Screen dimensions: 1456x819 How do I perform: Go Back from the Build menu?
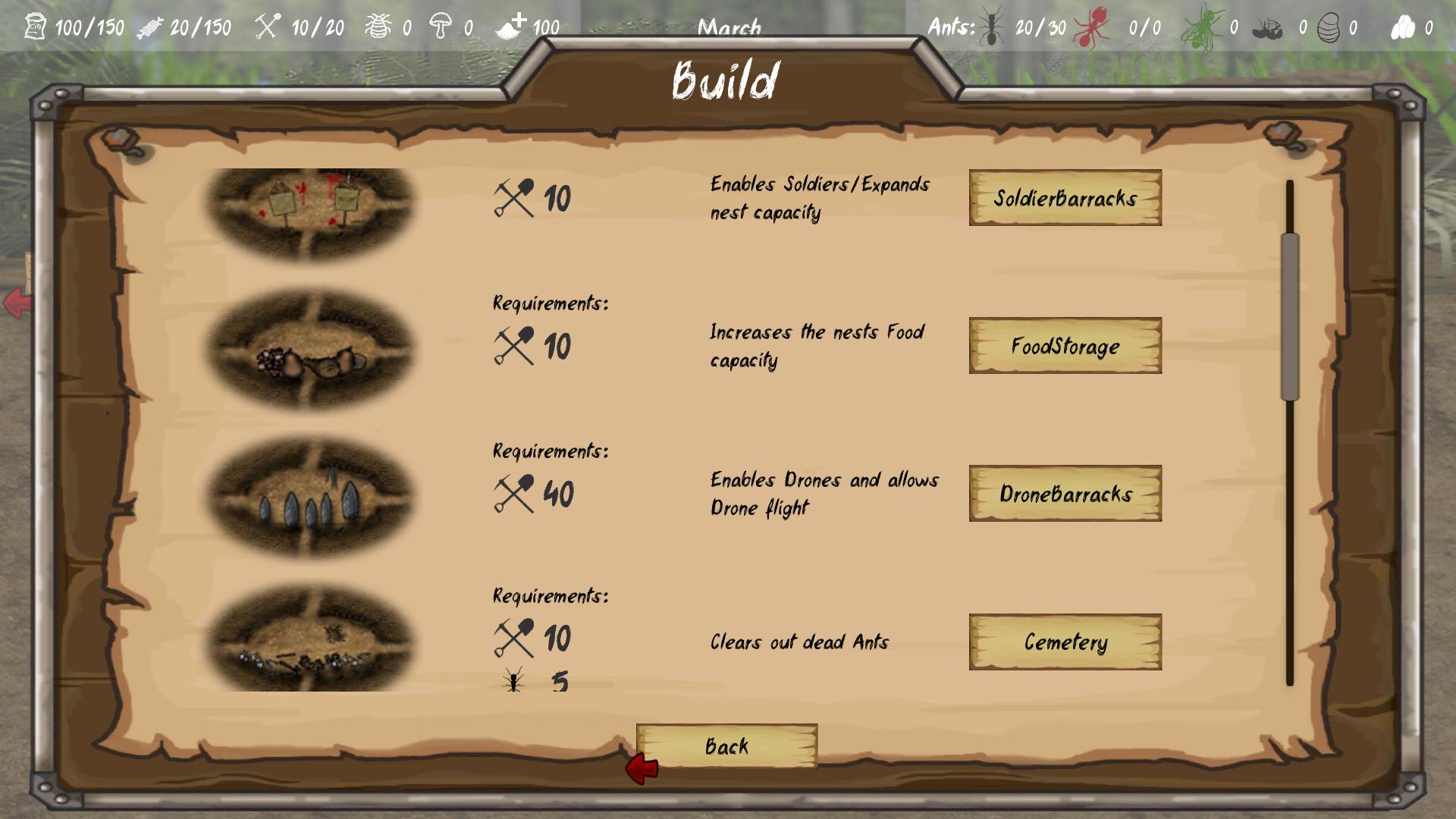(726, 746)
